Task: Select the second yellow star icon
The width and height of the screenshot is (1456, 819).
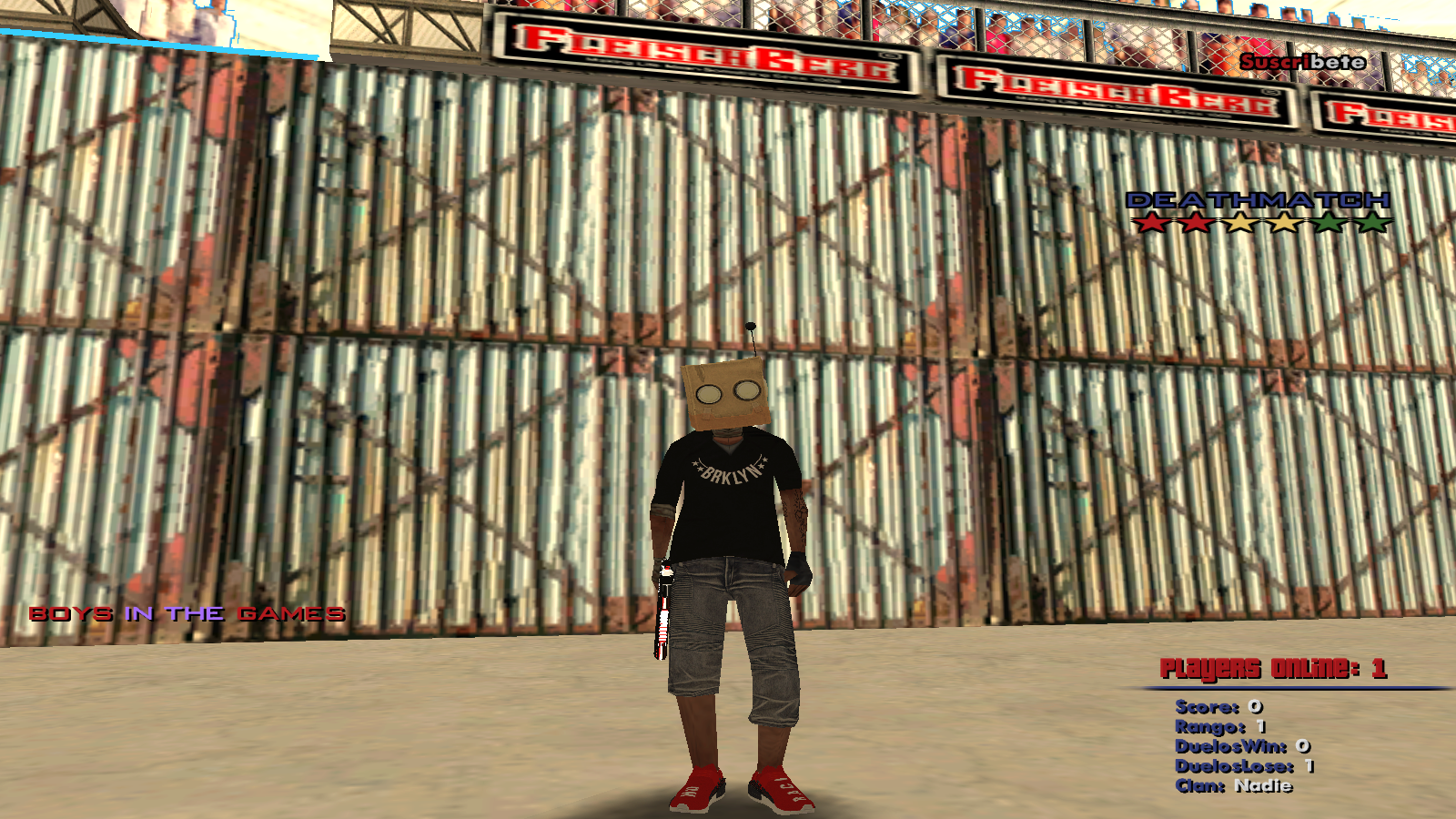Action: pos(1283,220)
